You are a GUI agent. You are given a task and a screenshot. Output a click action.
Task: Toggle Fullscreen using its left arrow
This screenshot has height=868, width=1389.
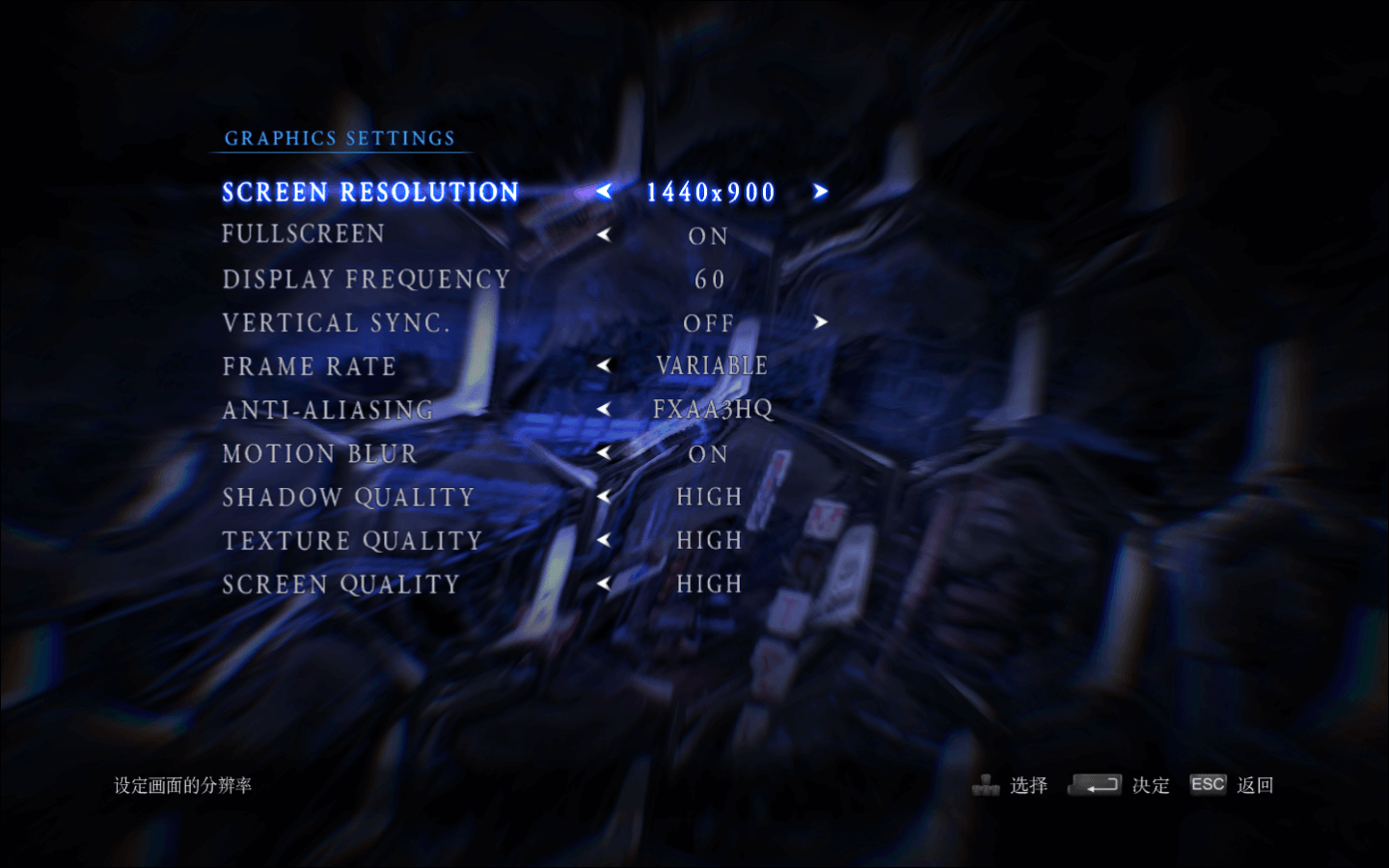604,234
